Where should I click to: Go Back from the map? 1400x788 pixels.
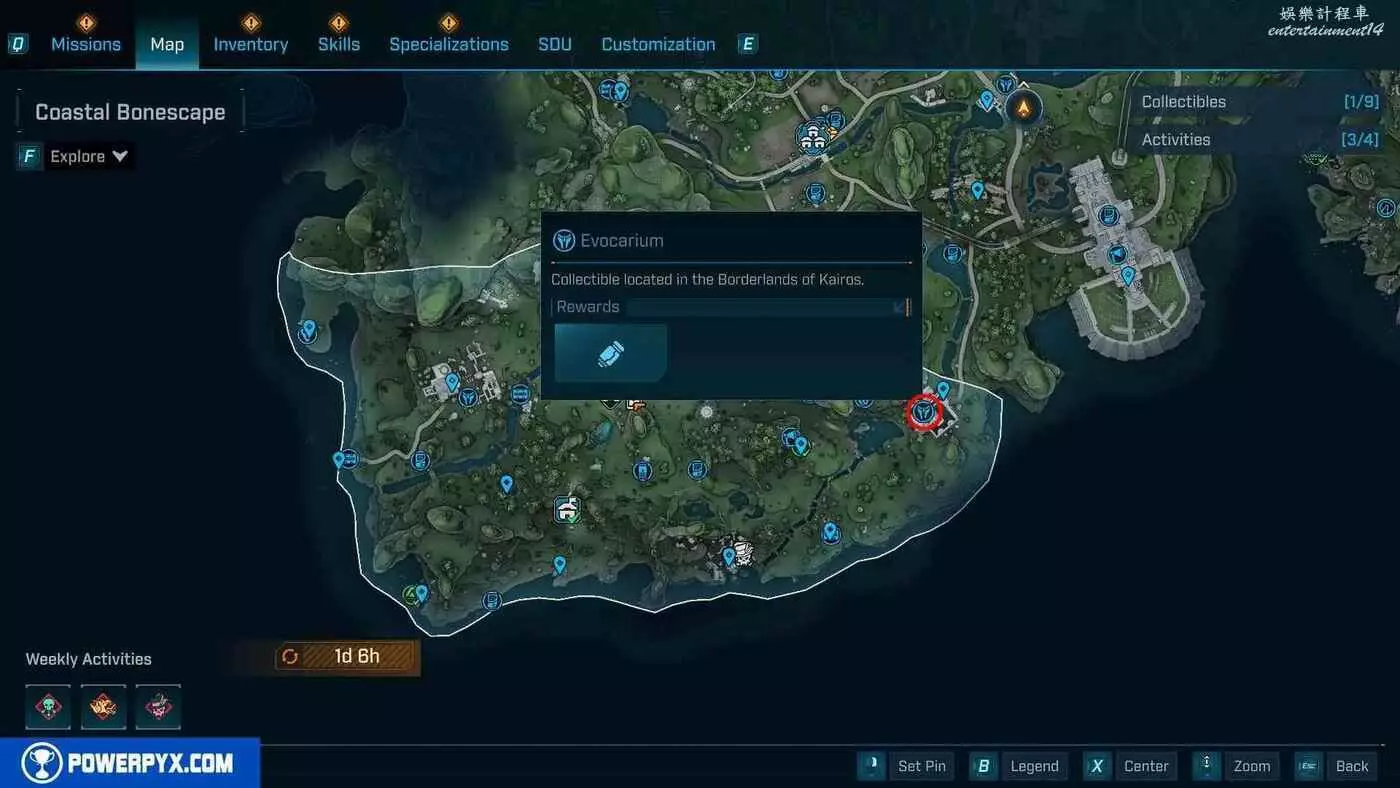click(1337, 766)
